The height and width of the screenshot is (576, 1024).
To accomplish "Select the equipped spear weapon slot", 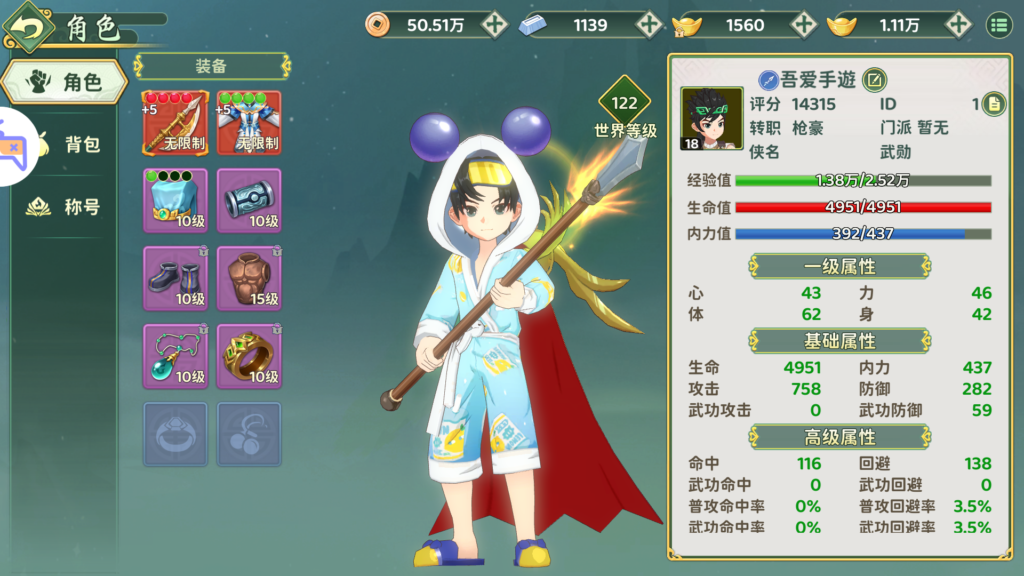I will pyautogui.click(x=176, y=122).
